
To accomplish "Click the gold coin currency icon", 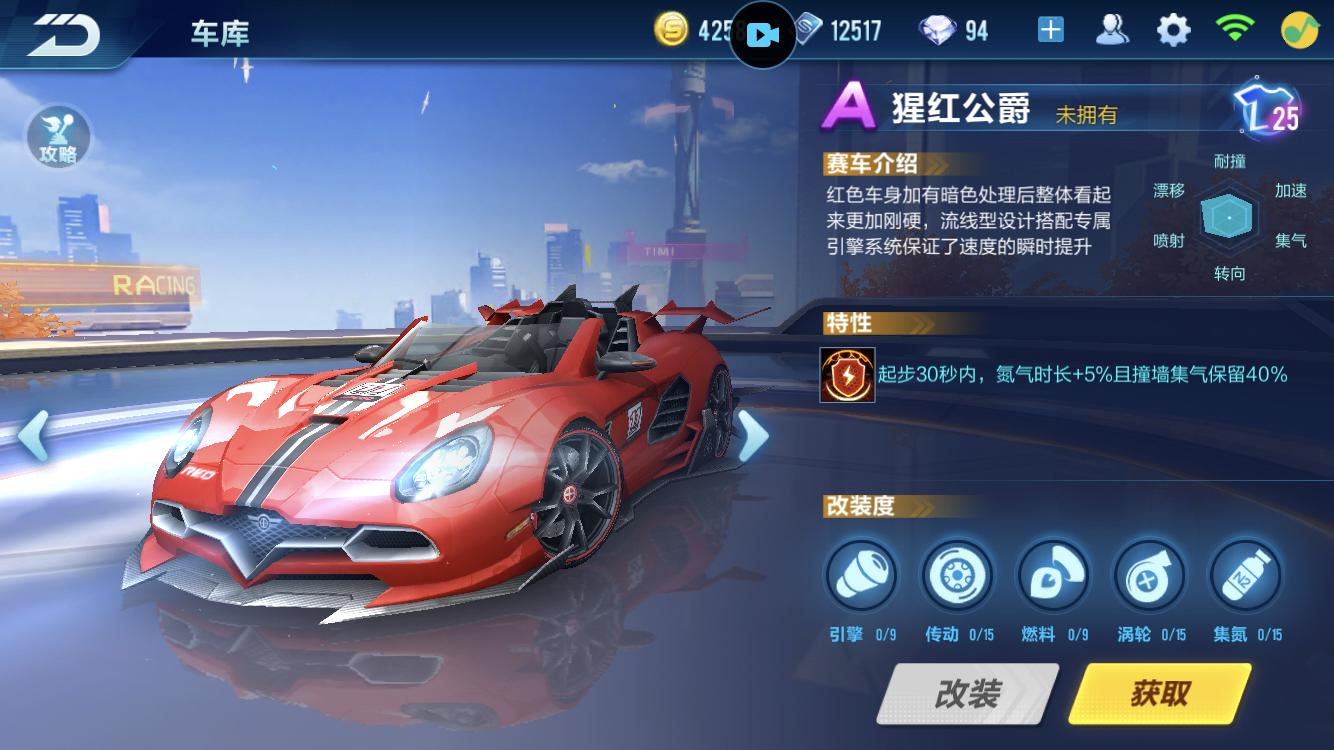I will point(671,29).
